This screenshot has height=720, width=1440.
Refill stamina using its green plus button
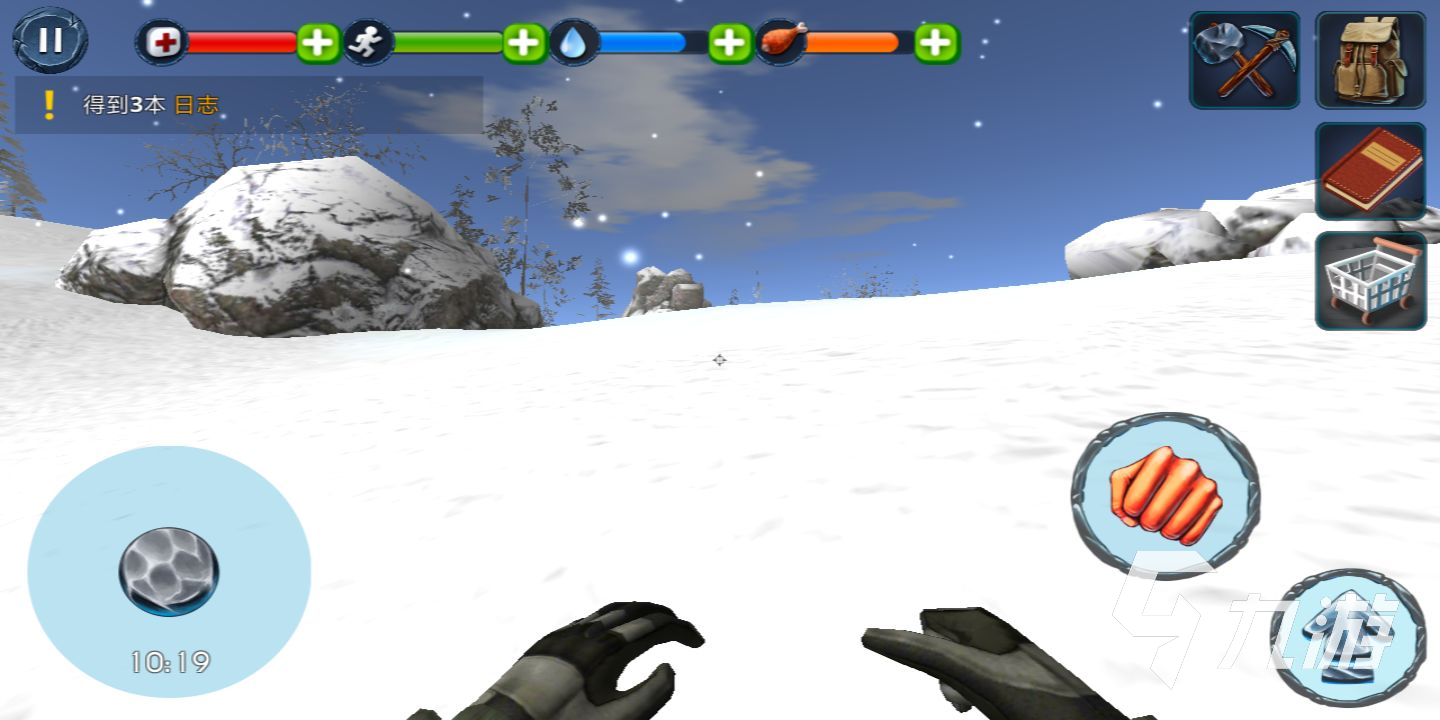tap(525, 43)
